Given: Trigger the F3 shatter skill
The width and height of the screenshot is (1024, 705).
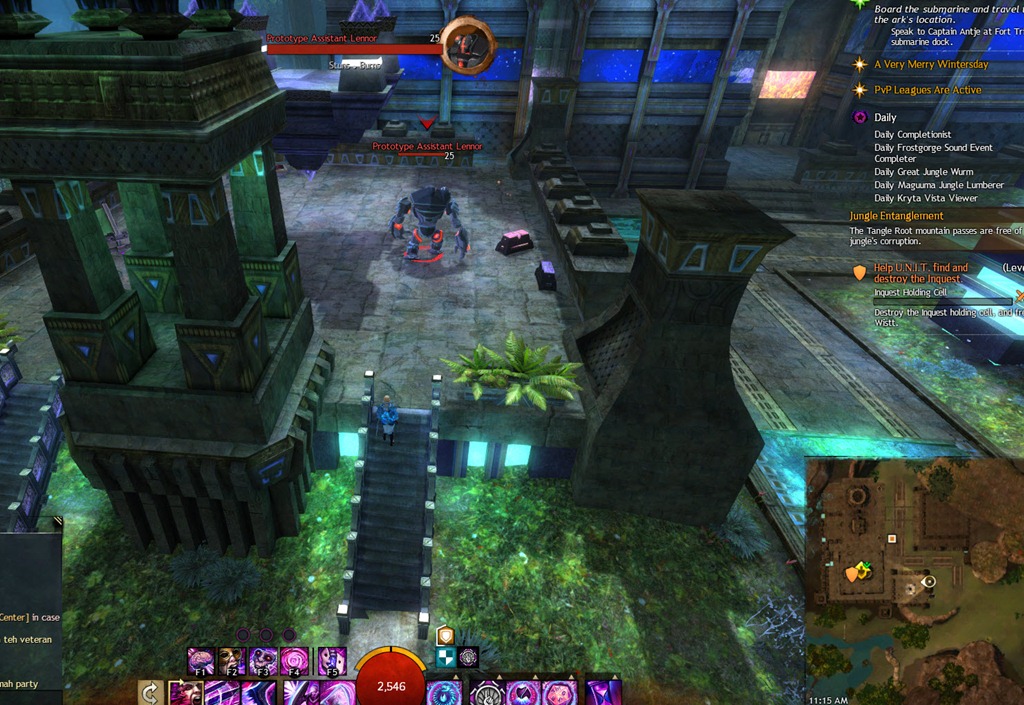Looking at the screenshot, I should point(264,662).
